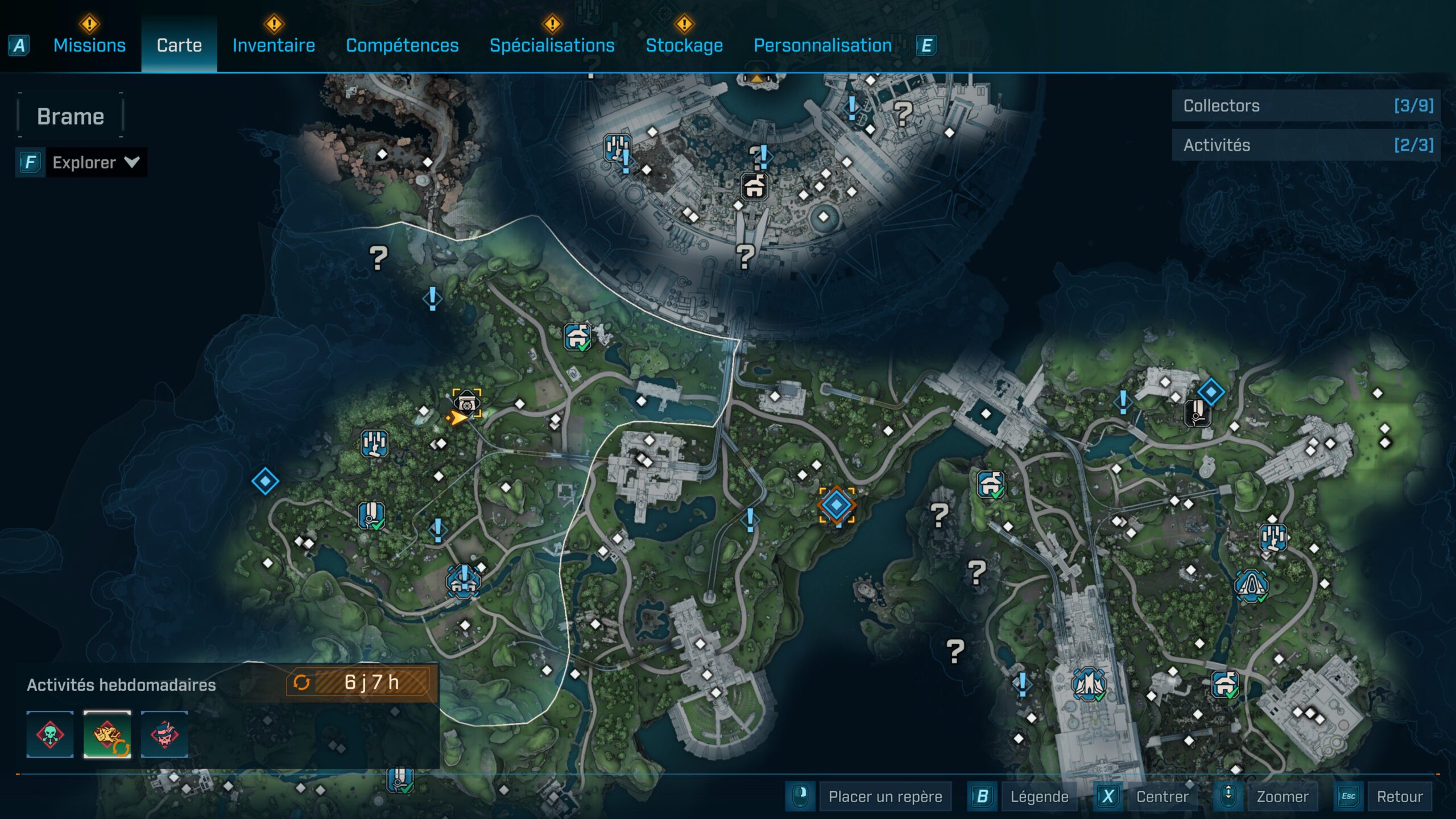Select the Carte tab
Screen dimensions: 1456x819
point(179,45)
